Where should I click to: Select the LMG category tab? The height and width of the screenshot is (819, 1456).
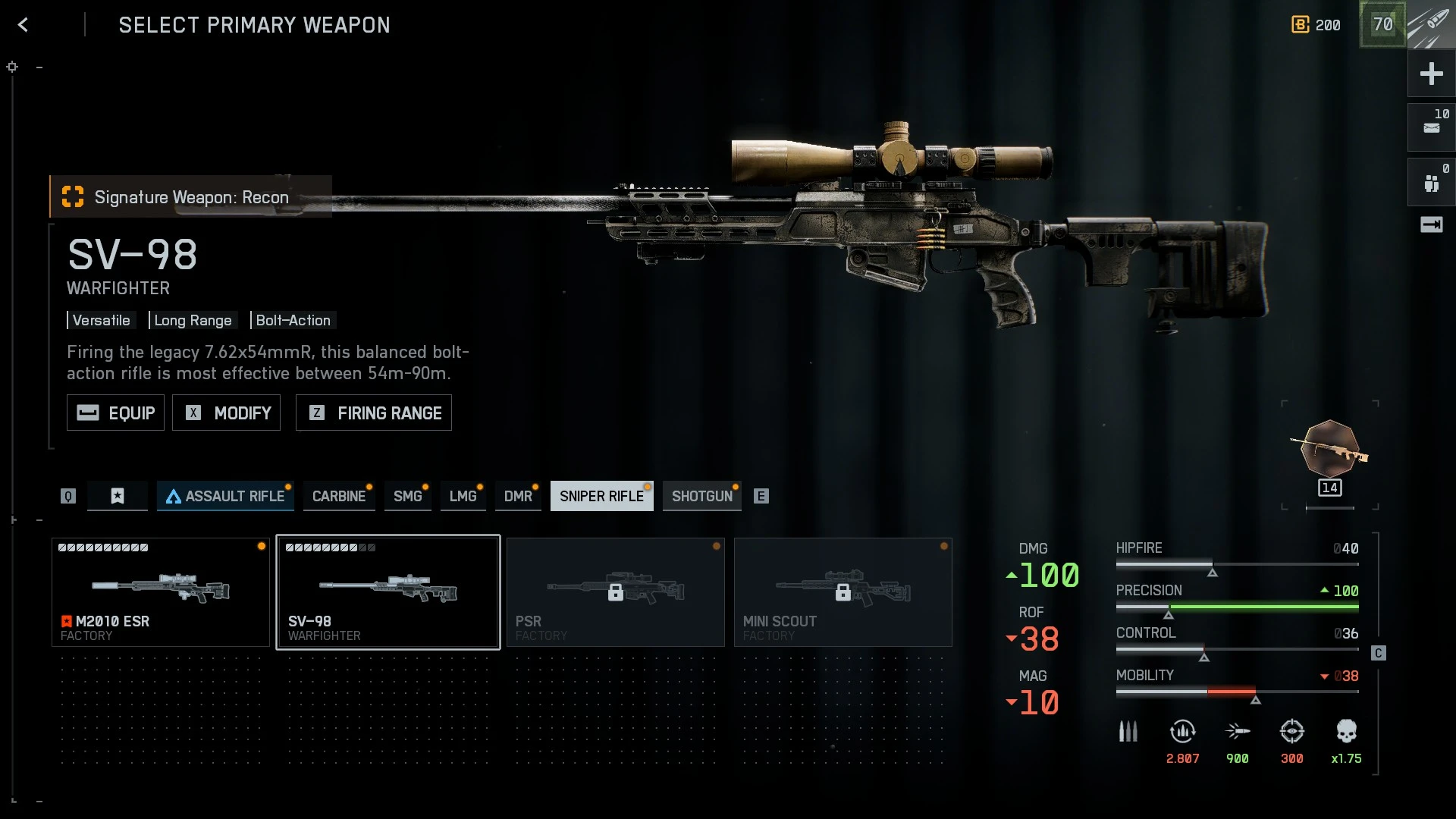point(463,496)
